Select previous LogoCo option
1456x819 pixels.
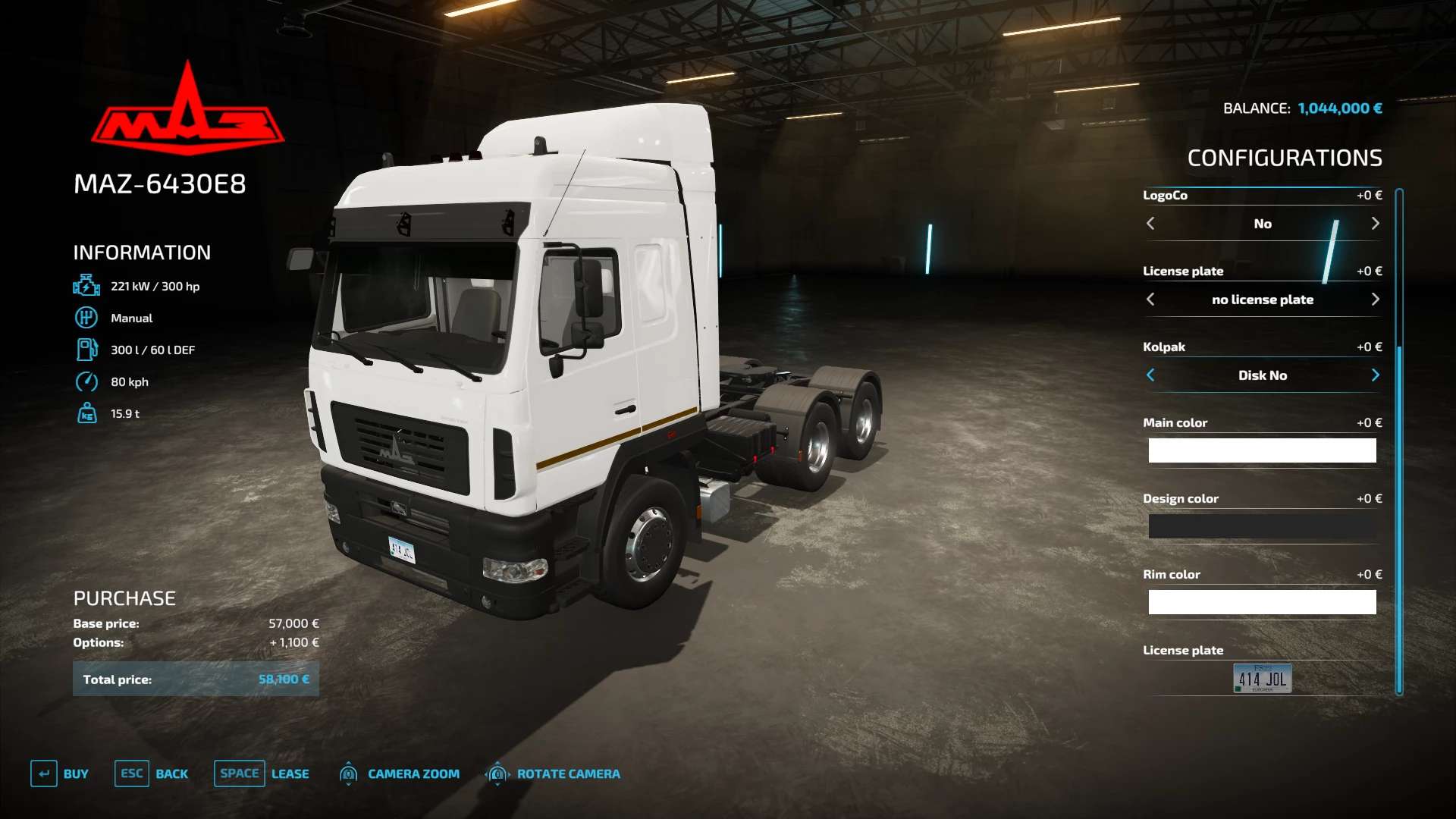click(1150, 224)
